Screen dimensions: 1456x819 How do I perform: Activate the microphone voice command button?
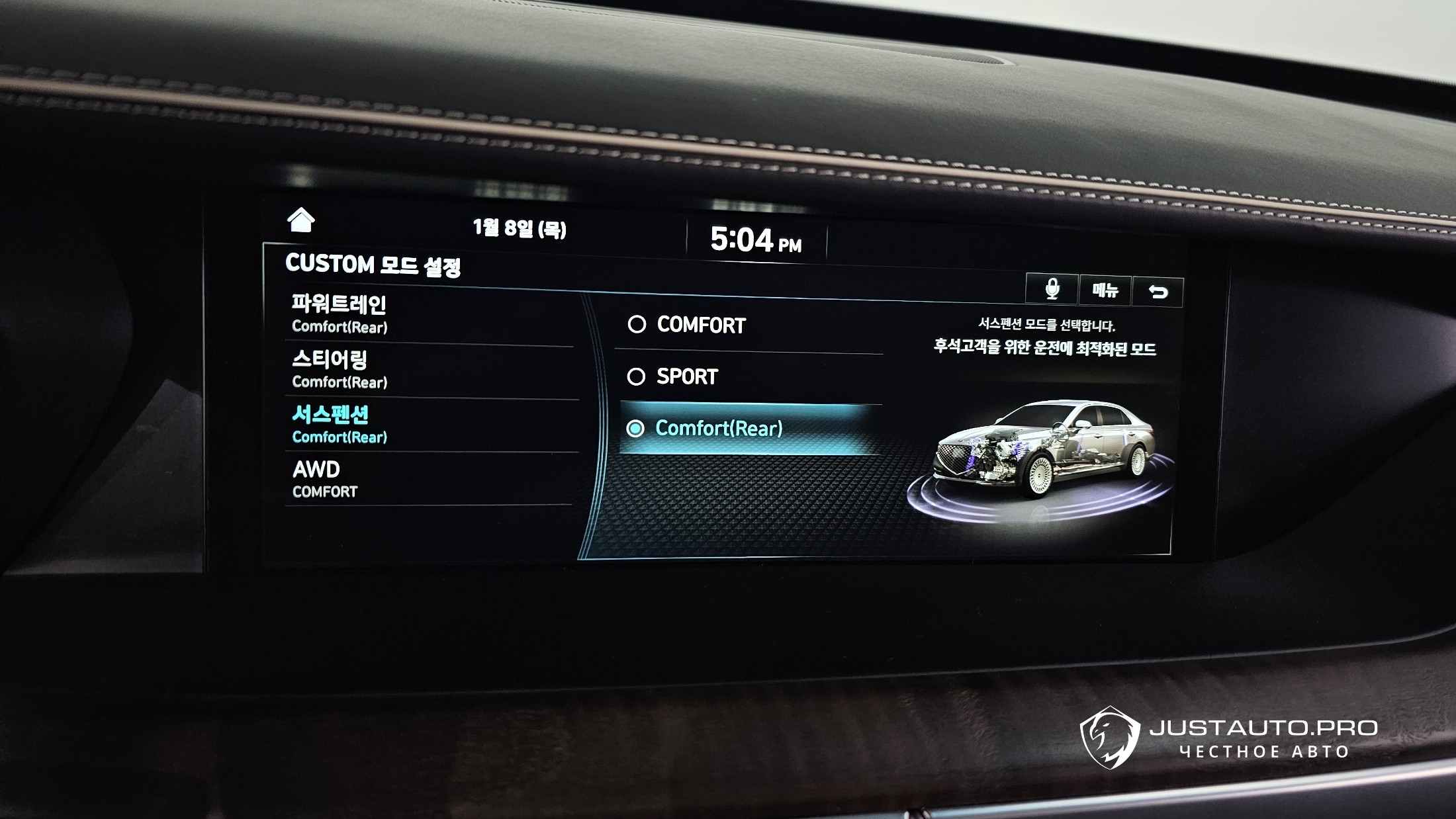1052,290
